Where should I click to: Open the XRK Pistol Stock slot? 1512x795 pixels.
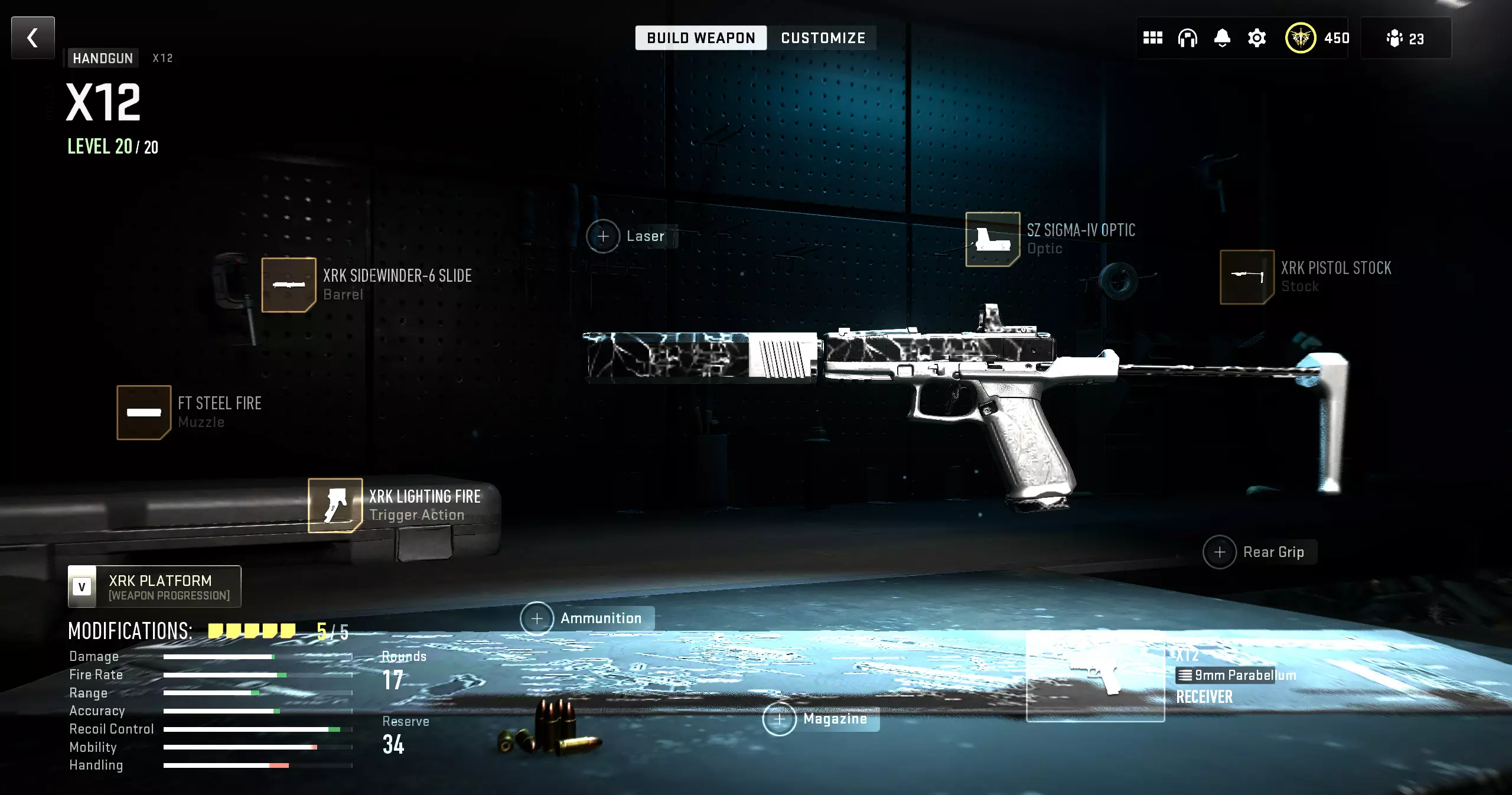[x=1247, y=277]
